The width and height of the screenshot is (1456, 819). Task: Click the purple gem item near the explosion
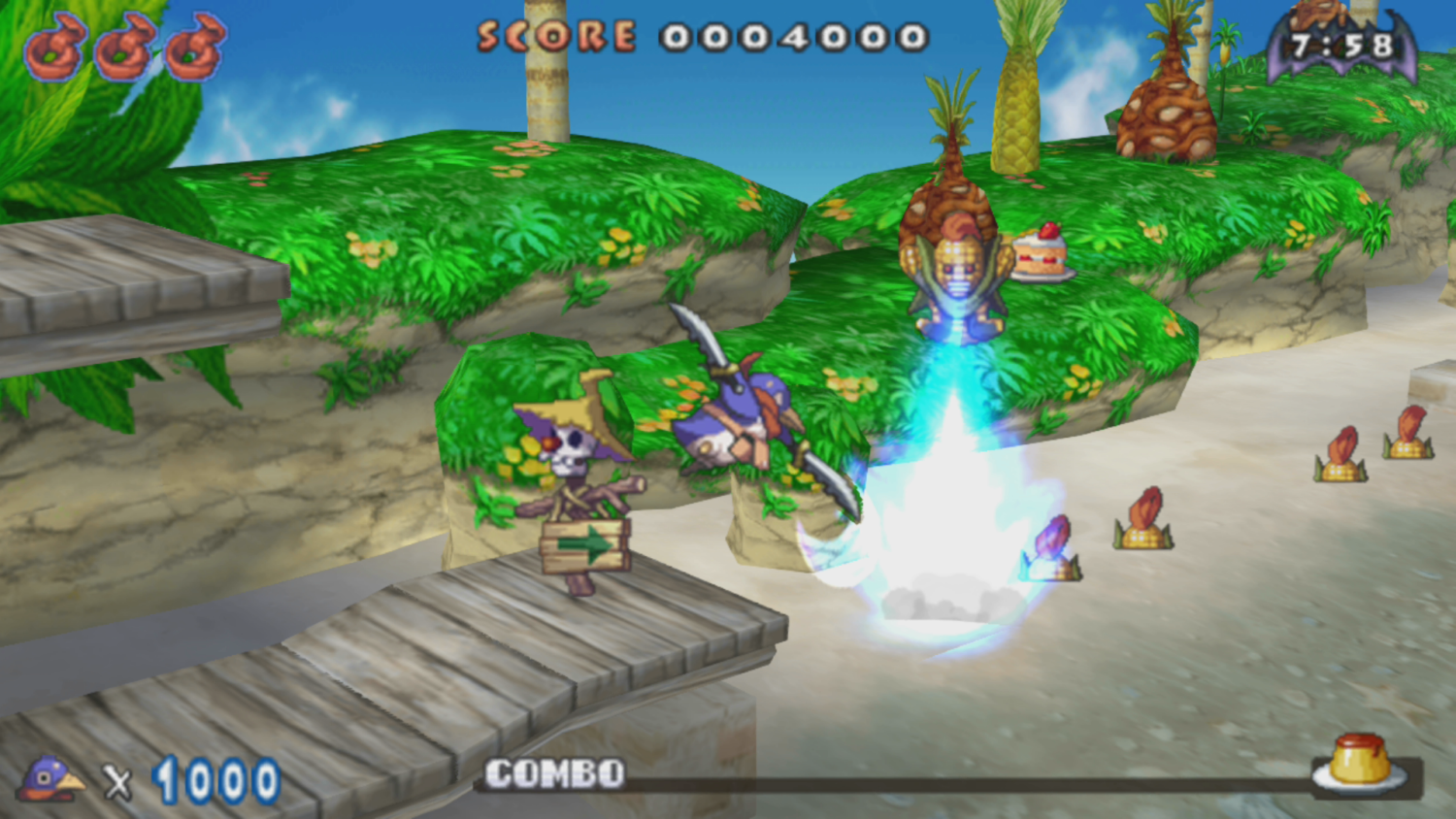(x=1051, y=539)
